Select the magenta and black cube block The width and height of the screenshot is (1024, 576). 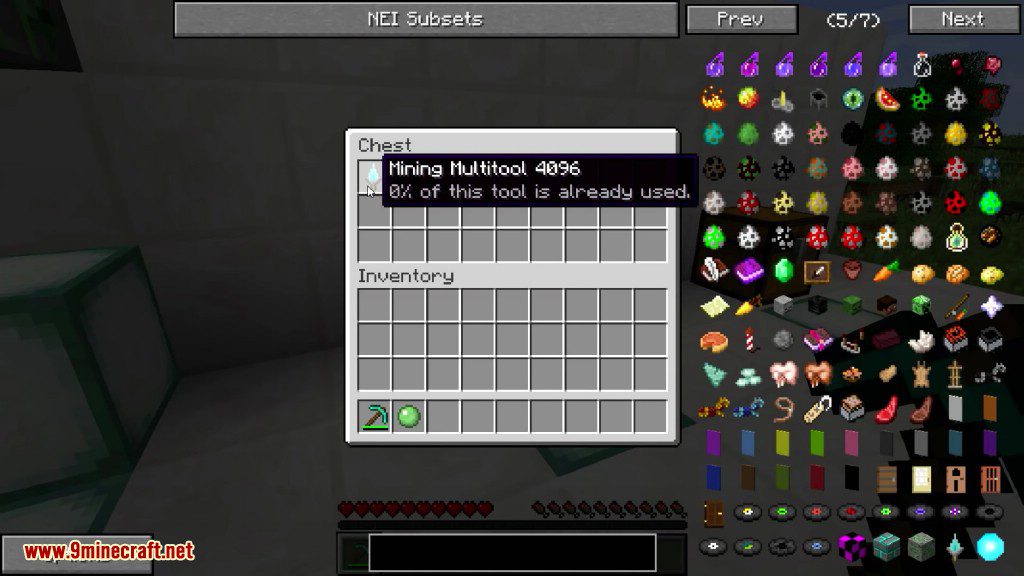(x=853, y=547)
